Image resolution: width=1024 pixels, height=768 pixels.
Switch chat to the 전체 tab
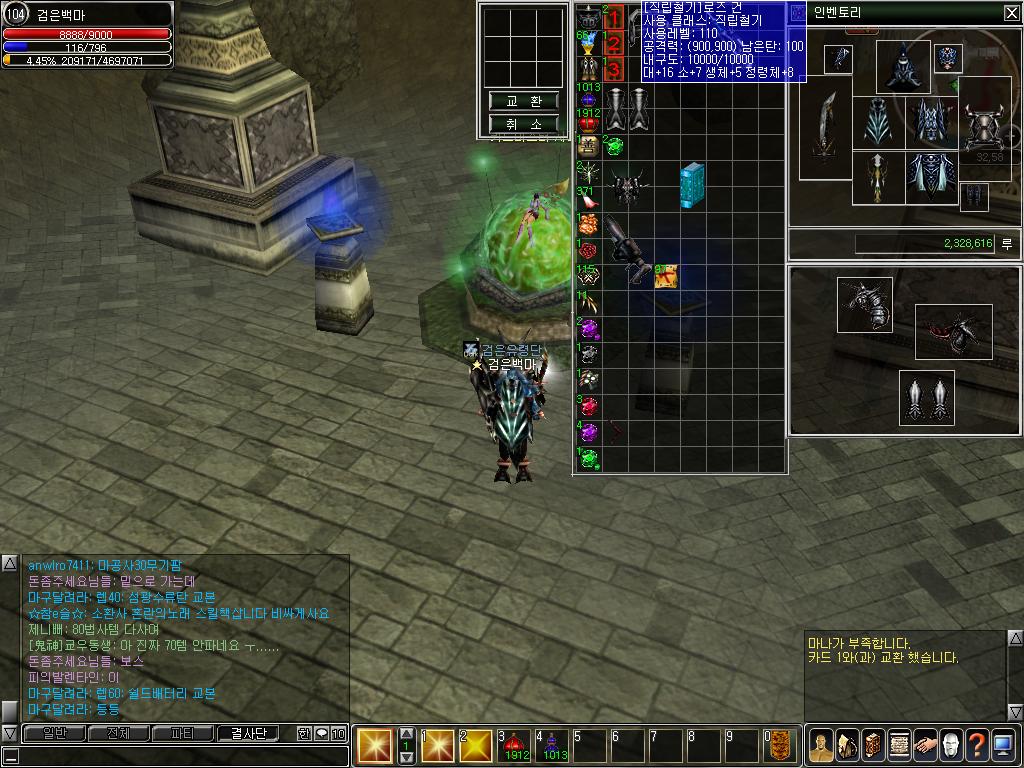[118, 733]
